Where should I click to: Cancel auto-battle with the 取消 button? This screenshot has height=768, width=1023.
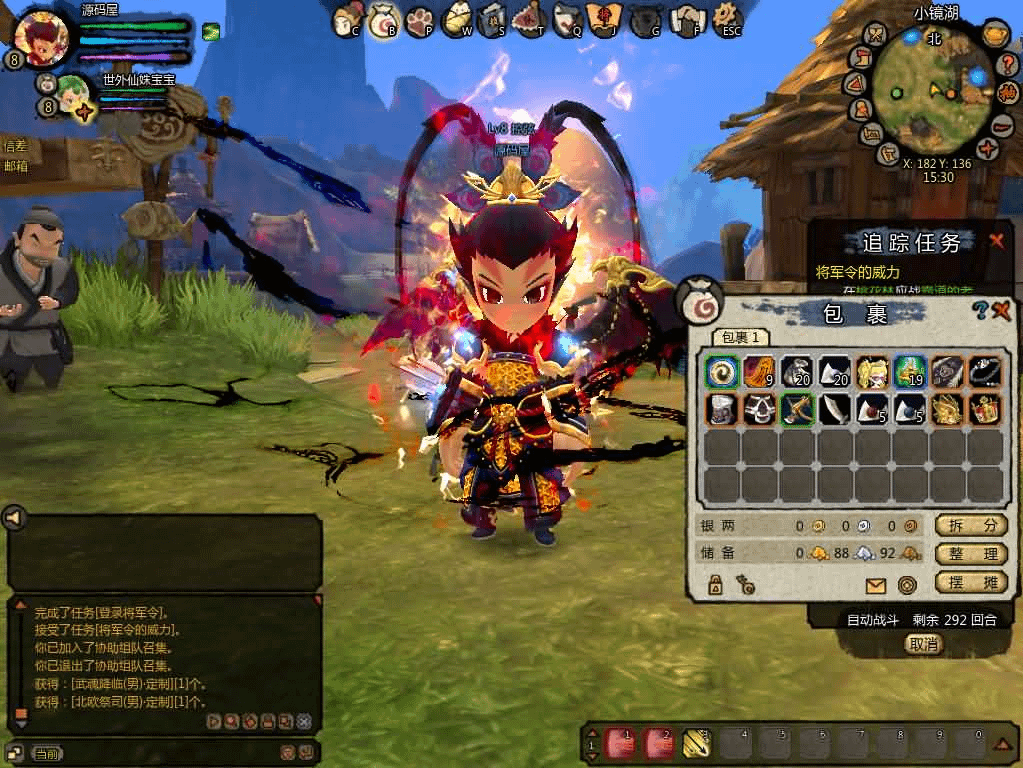[924, 644]
